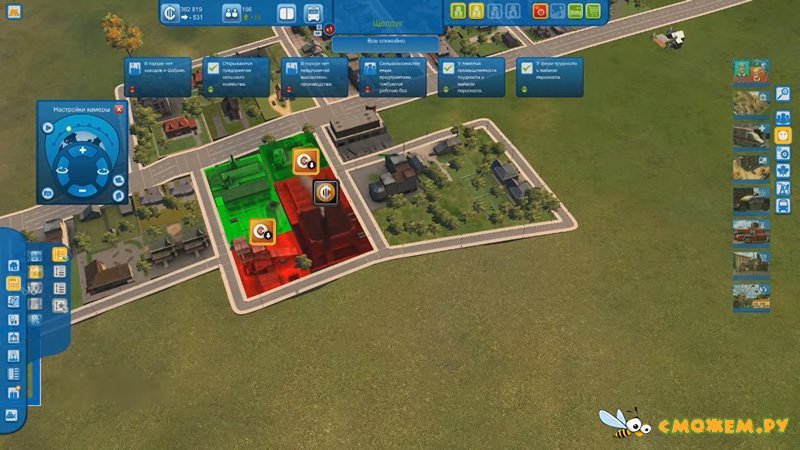Screen dimensions: 800x450
Task: Zoom in with the camera plus button
Action: (83, 150)
